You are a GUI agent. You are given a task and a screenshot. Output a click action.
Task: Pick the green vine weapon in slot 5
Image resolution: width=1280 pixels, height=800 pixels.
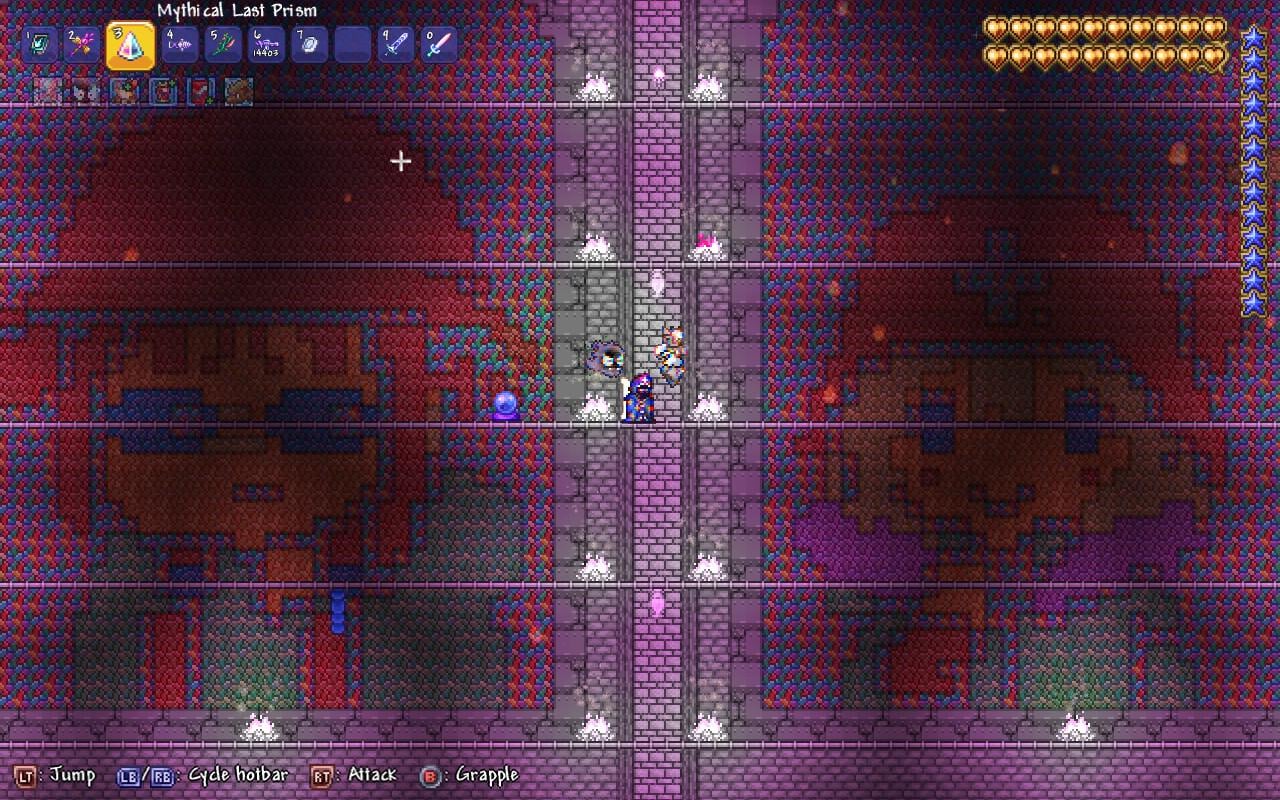pyautogui.click(x=223, y=45)
